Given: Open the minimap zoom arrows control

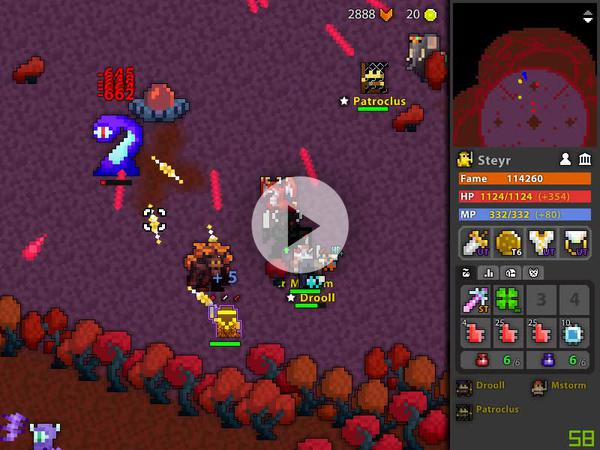Looking at the screenshot, I should click(587, 16).
